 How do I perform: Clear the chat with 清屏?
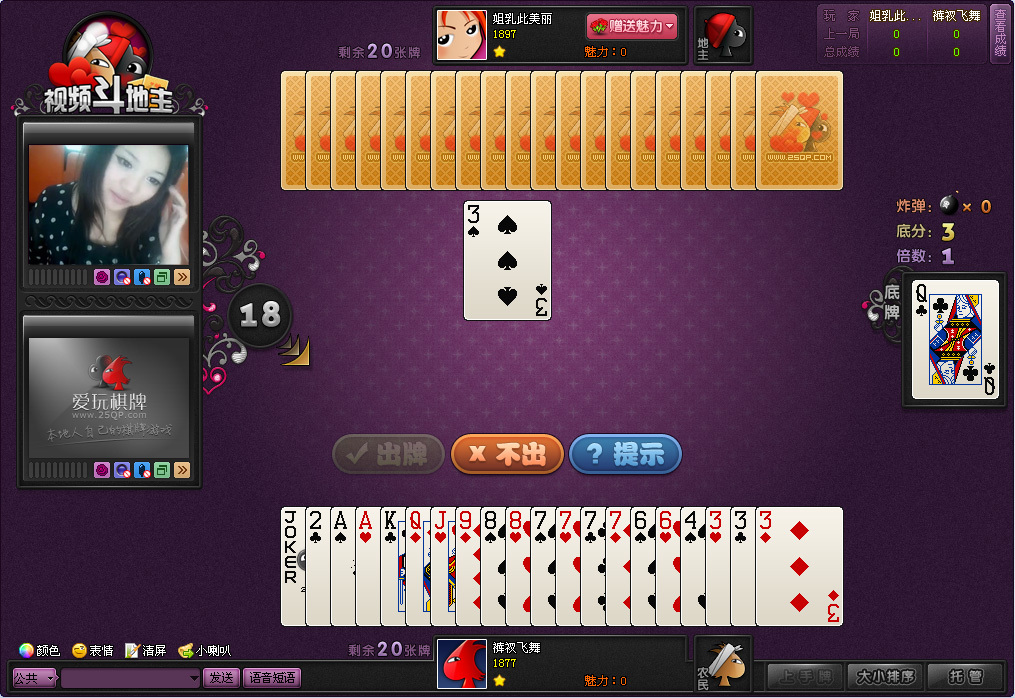click(x=146, y=650)
